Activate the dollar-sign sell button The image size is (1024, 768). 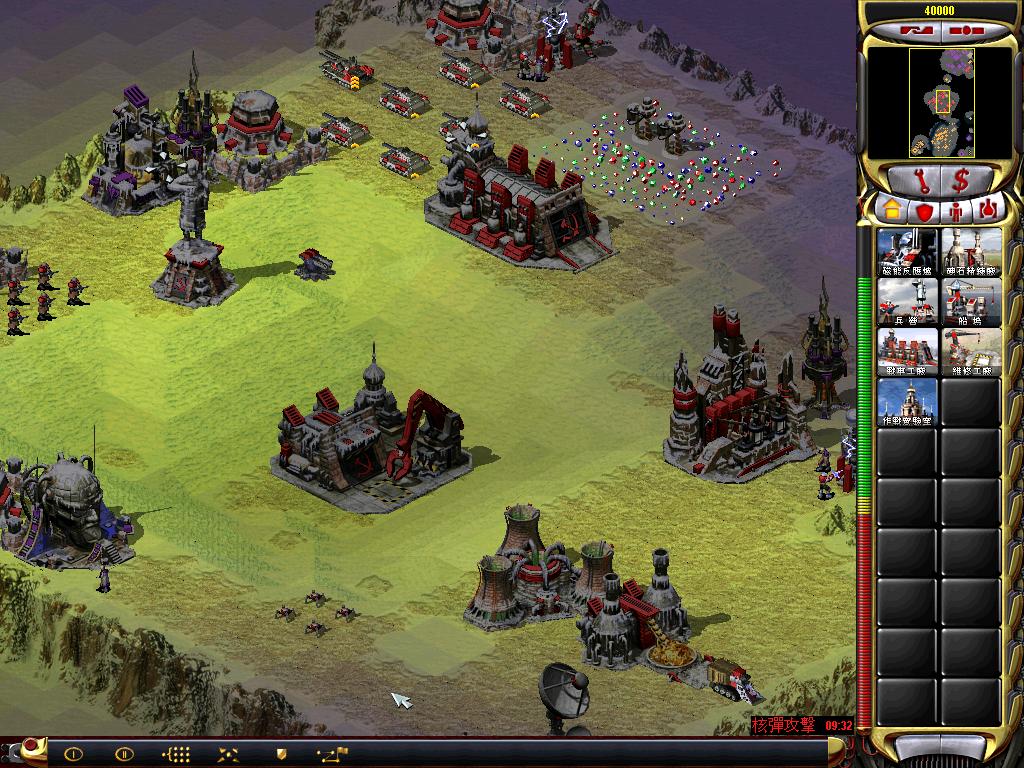point(960,181)
